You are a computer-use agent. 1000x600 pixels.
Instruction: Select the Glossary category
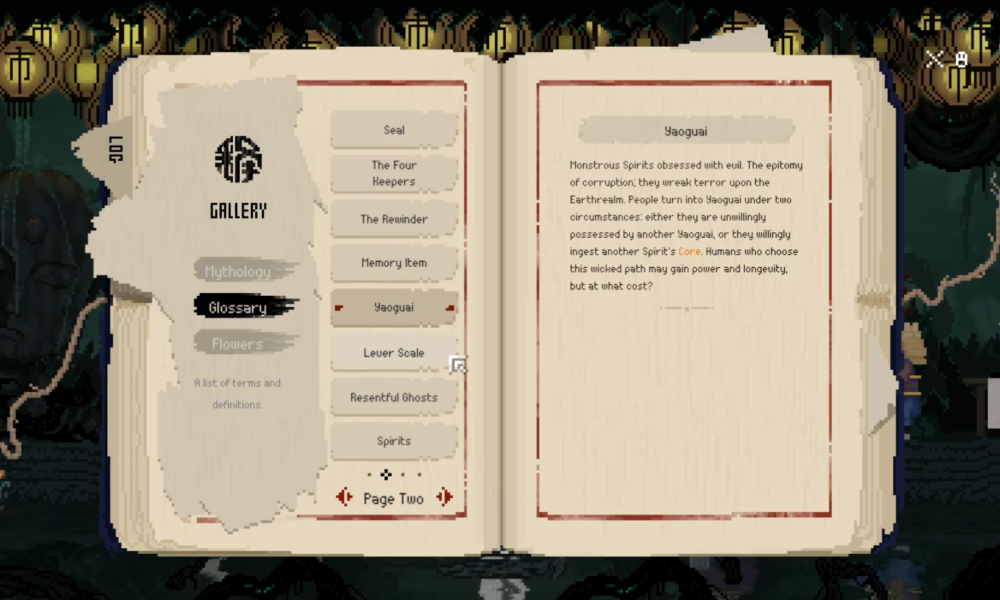(x=238, y=308)
